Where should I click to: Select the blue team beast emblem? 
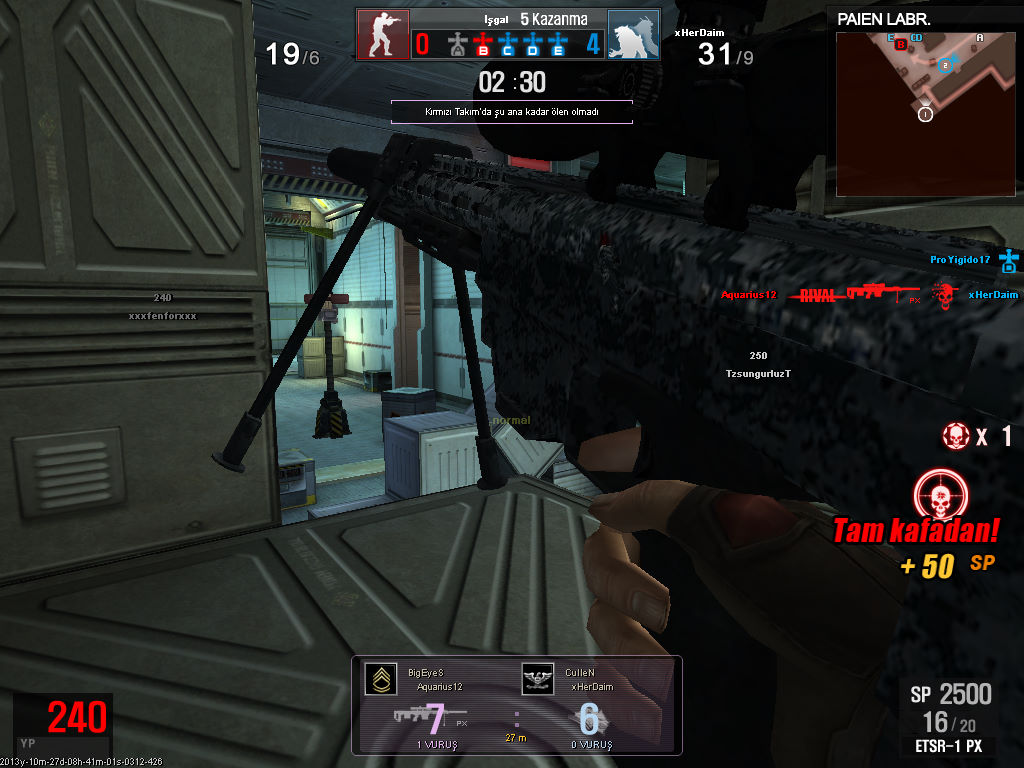pyautogui.click(x=632, y=35)
